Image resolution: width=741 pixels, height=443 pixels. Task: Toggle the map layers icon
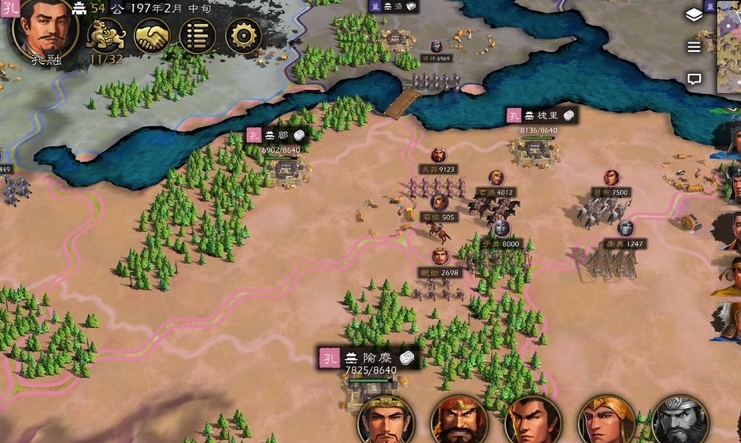[x=694, y=14]
